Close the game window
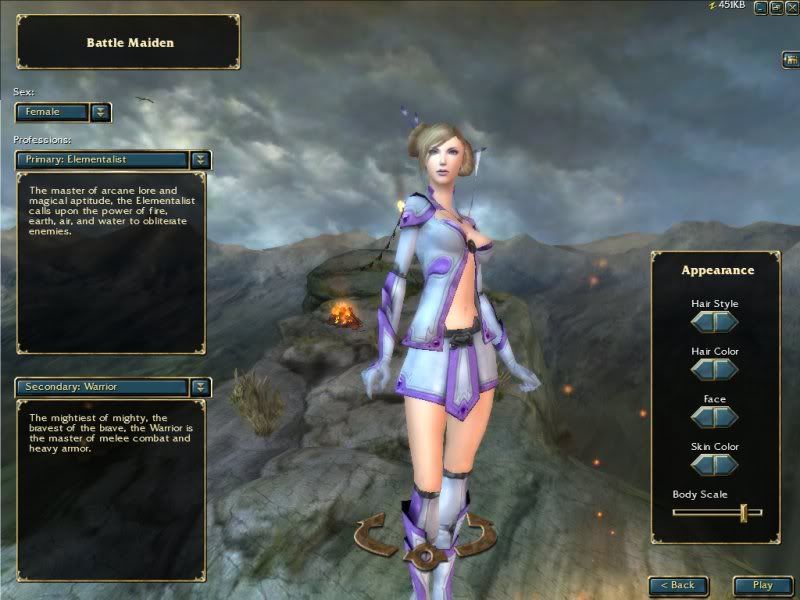 click(x=790, y=8)
